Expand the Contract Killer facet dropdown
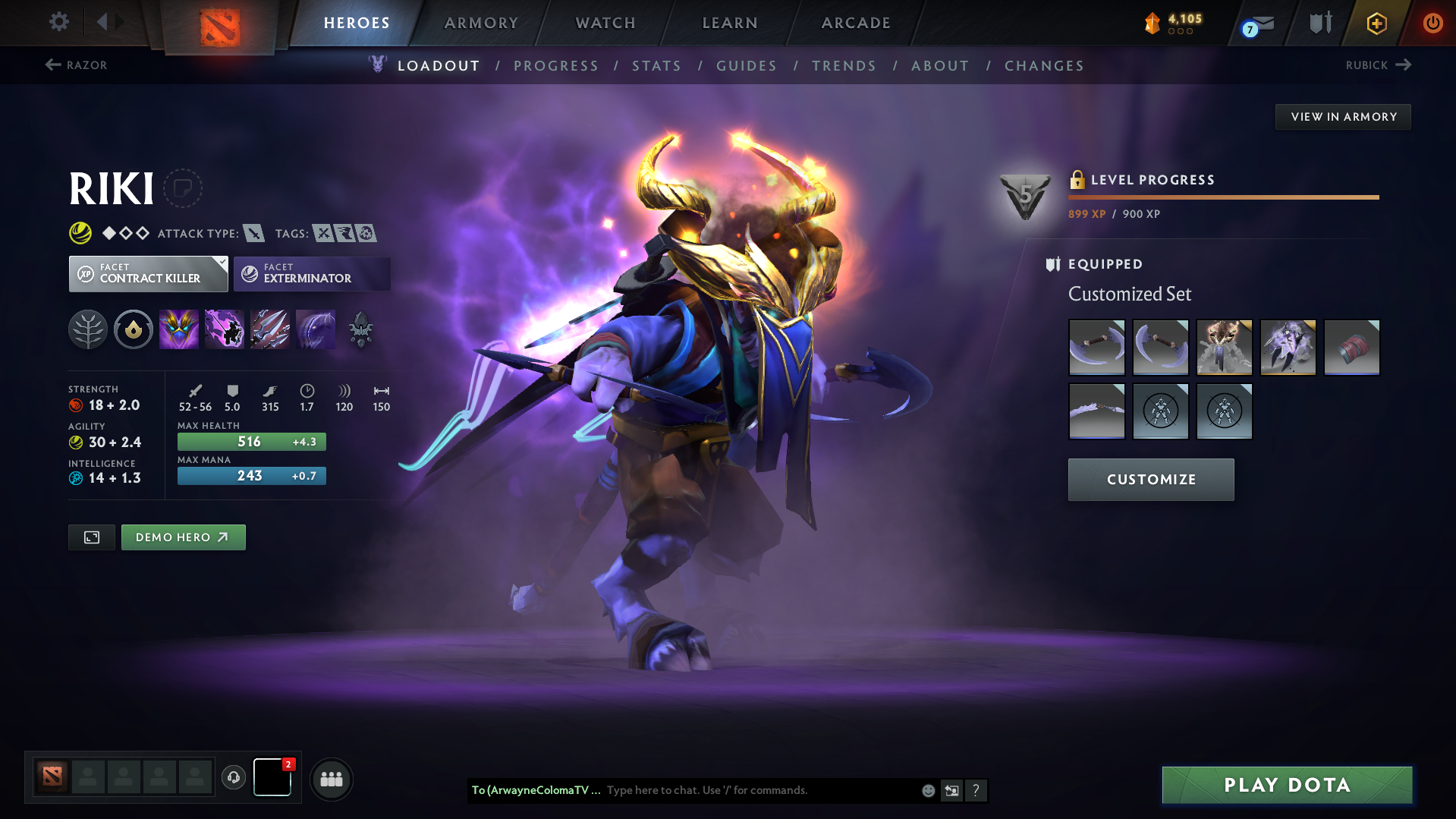This screenshot has width=1456, height=819. 221,263
